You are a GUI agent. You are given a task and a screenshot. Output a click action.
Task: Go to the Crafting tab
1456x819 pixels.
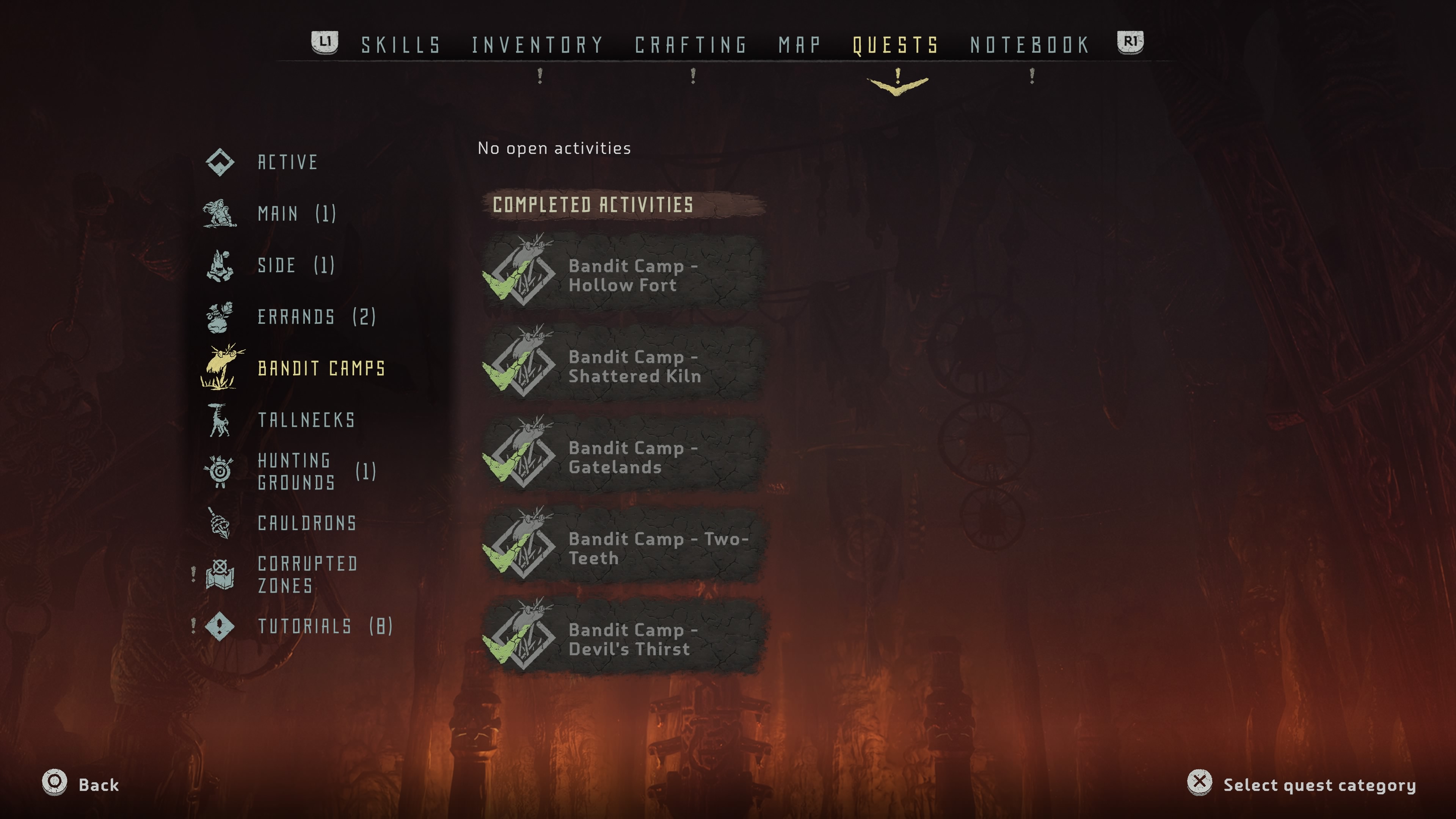691,45
